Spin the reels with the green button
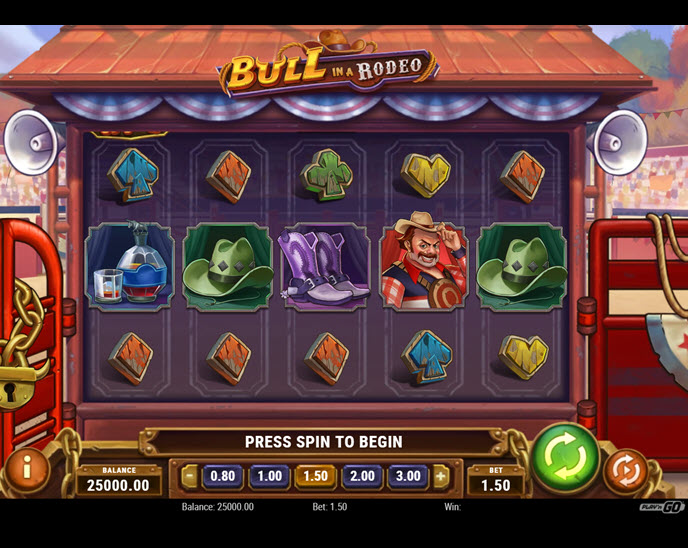 coord(565,460)
